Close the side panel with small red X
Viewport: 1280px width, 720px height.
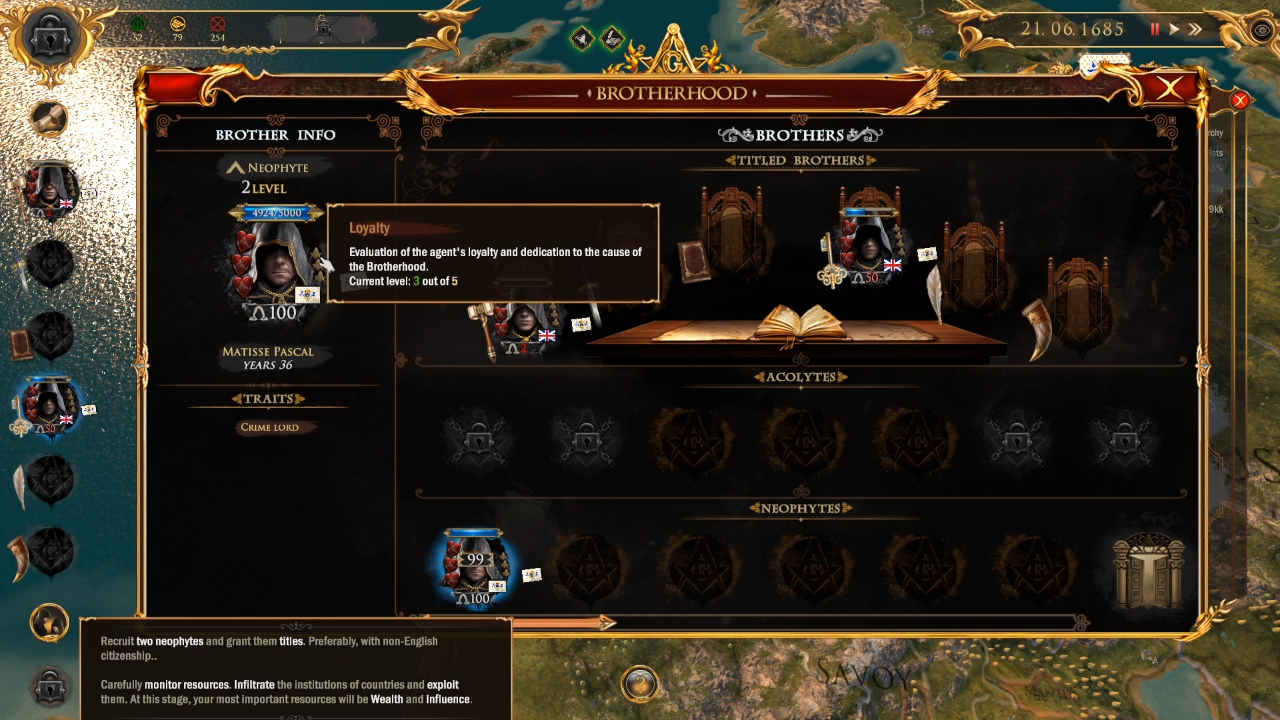click(1240, 100)
